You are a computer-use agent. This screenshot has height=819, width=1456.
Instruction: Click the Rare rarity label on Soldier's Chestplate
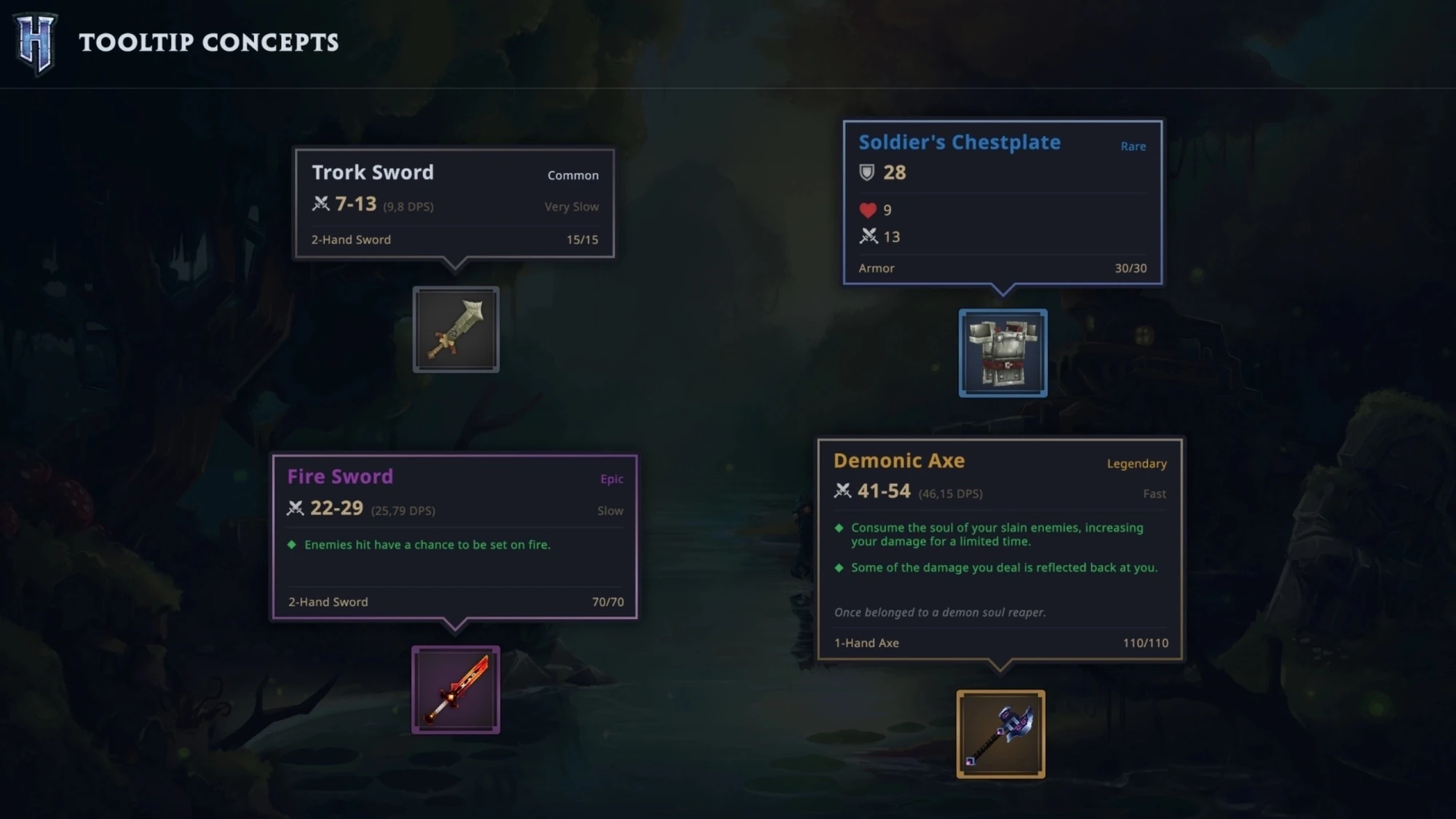[x=1133, y=146]
